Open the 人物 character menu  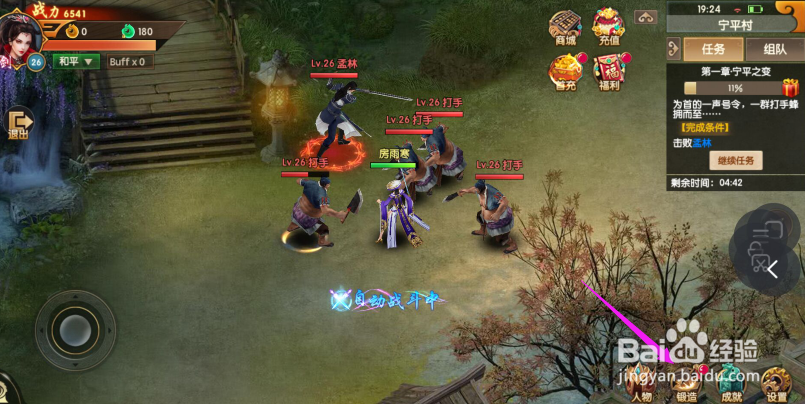pos(640,384)
